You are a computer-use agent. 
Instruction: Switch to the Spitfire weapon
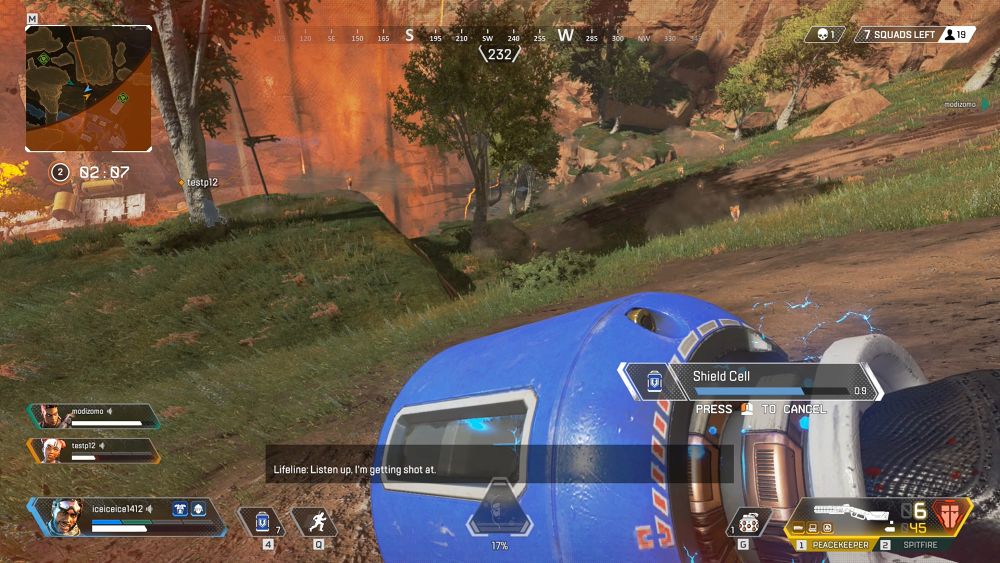pos(913,545)
